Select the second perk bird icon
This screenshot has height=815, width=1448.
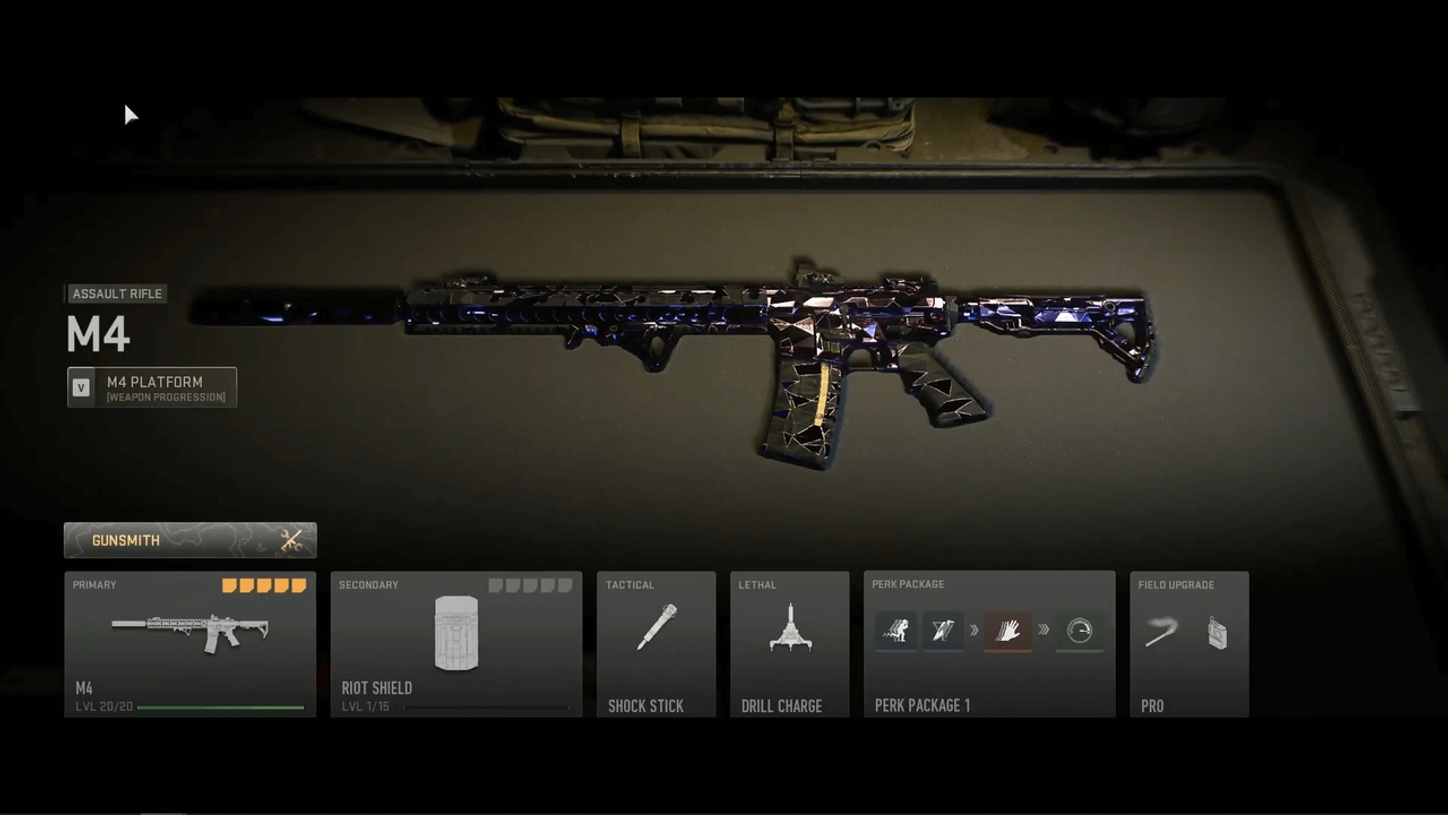click(940, 631)
